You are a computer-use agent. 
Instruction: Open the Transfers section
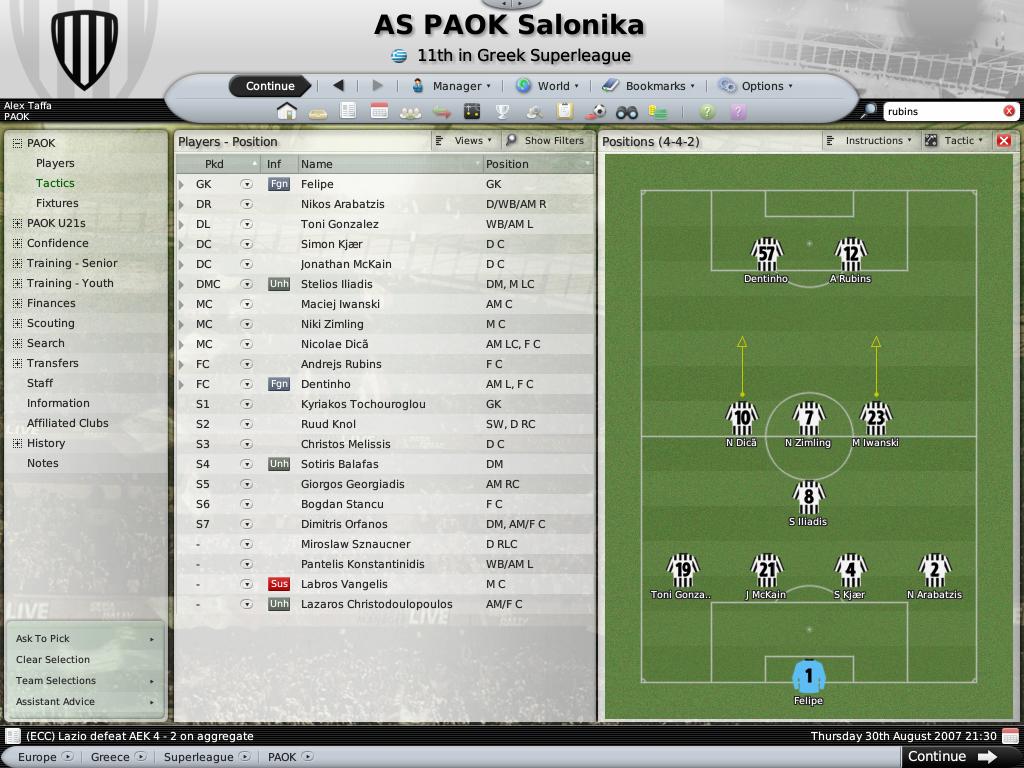[x=52, y=363]
